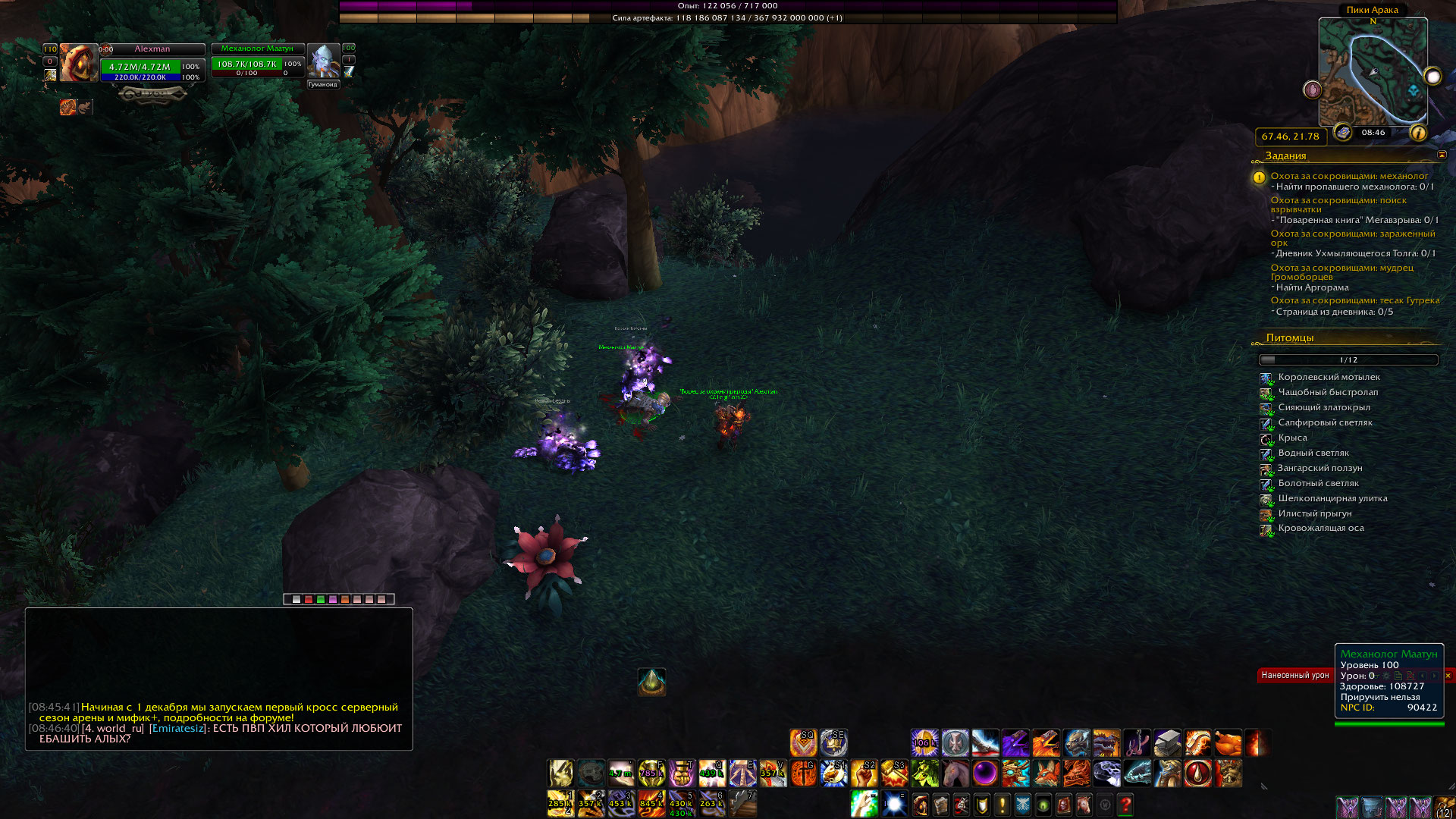The height and width of the screenshot is (819, 1456).
Task: Open the minimap
Action: point(1373,72)
